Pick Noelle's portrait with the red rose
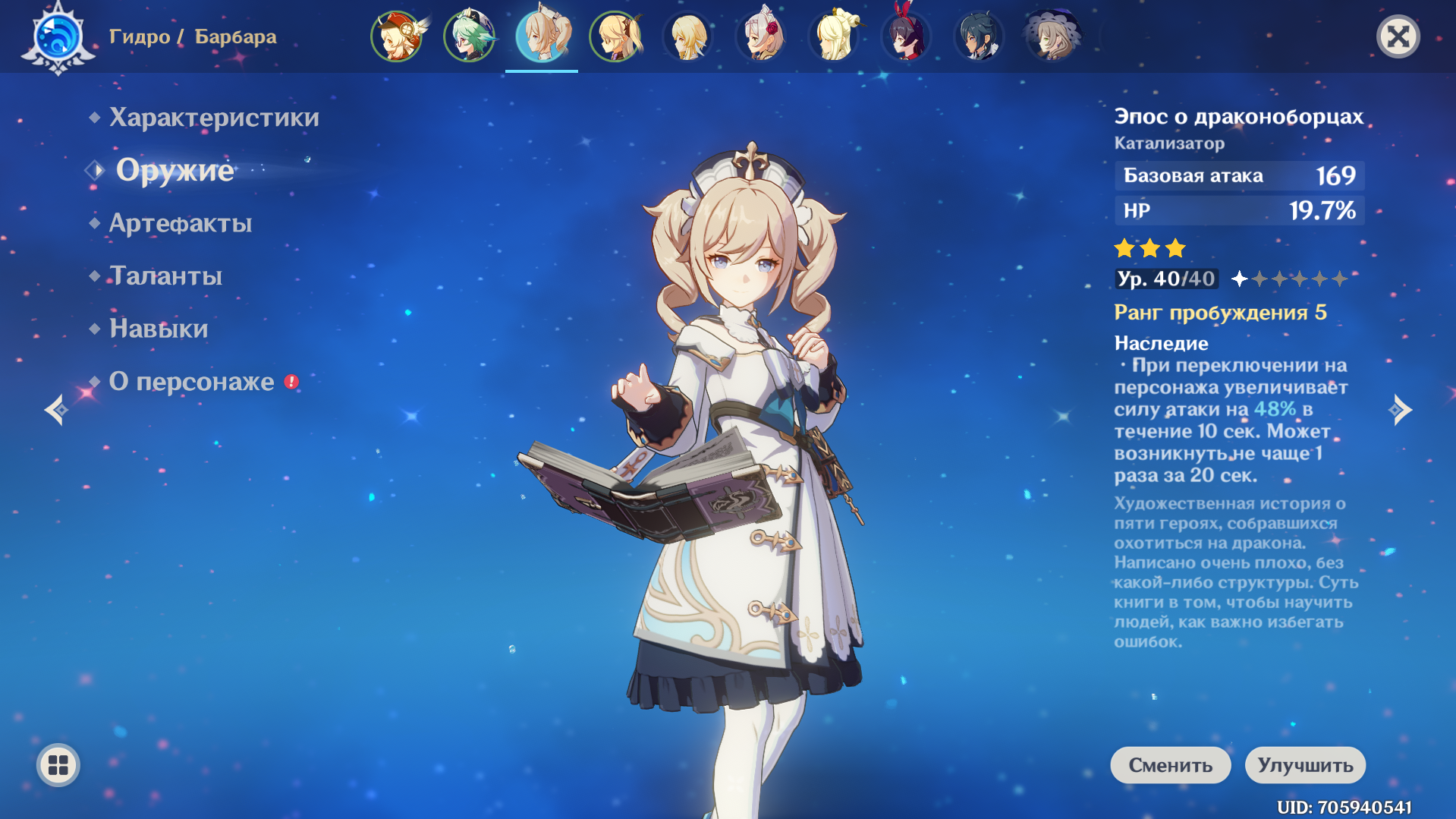The width and height of the screenshot is (1456, 819). click(x=760, y=36)
